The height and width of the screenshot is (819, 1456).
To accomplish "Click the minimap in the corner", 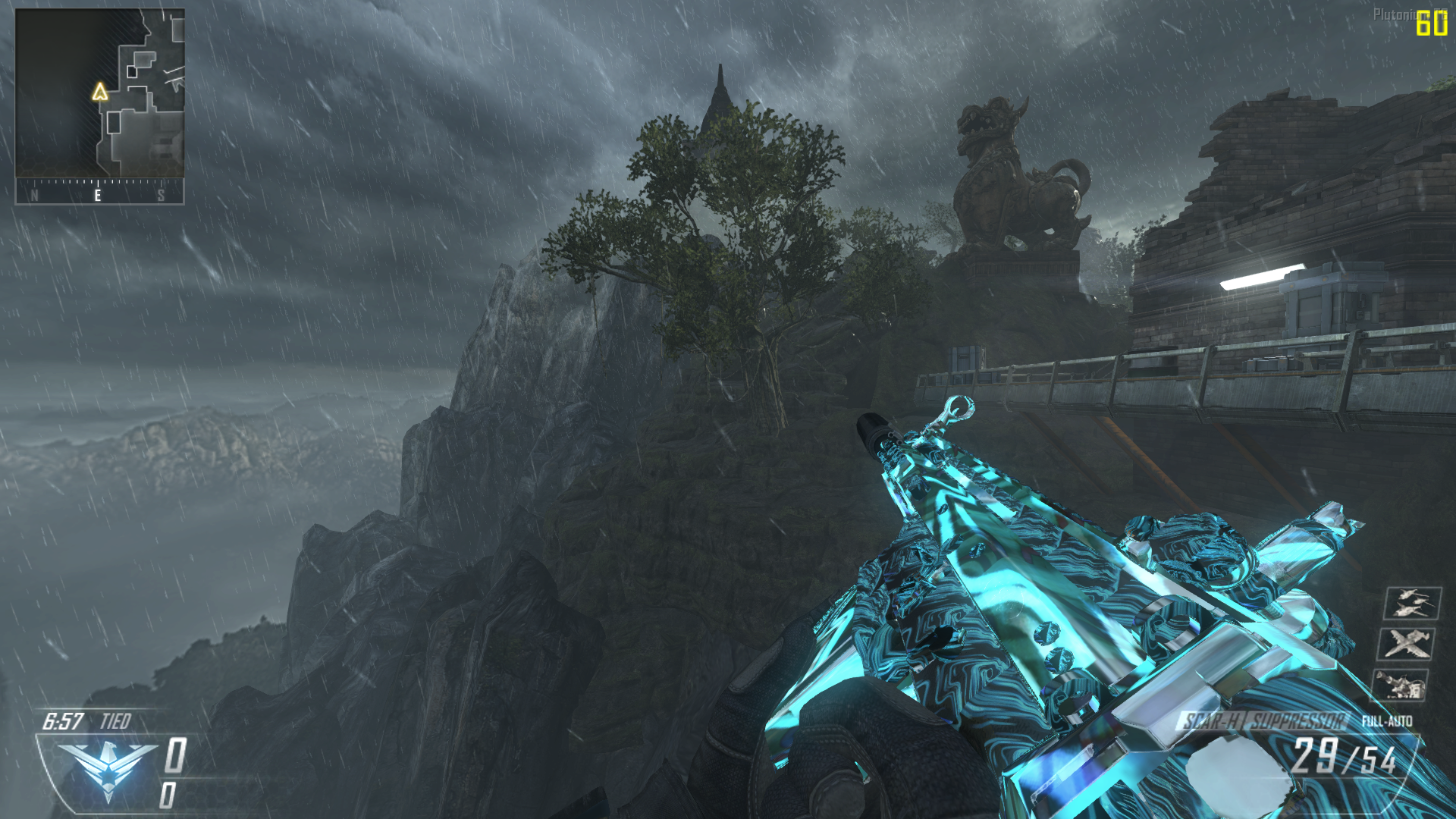I will (100, 93).
